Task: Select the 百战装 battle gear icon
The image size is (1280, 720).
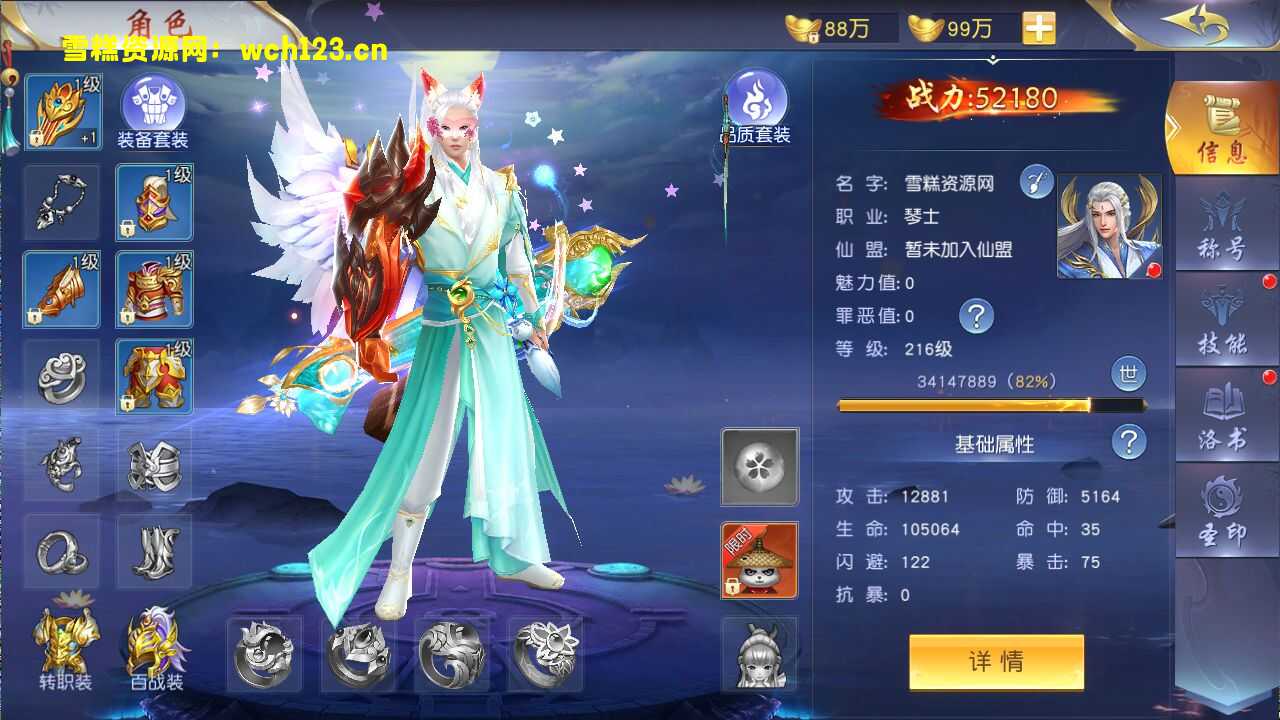Action: coord(155,645)
